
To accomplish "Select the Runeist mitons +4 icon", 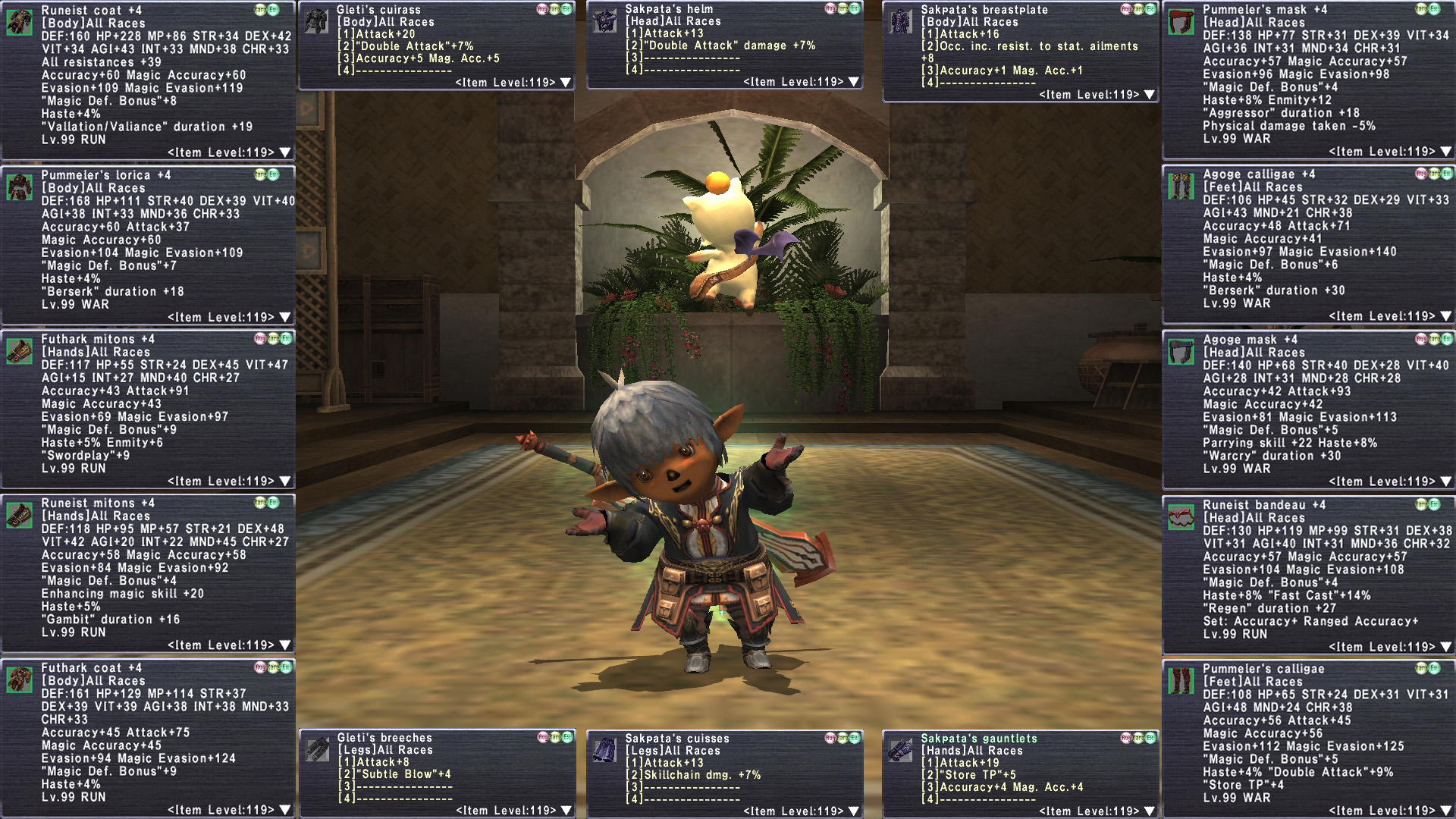I will 20,516.
